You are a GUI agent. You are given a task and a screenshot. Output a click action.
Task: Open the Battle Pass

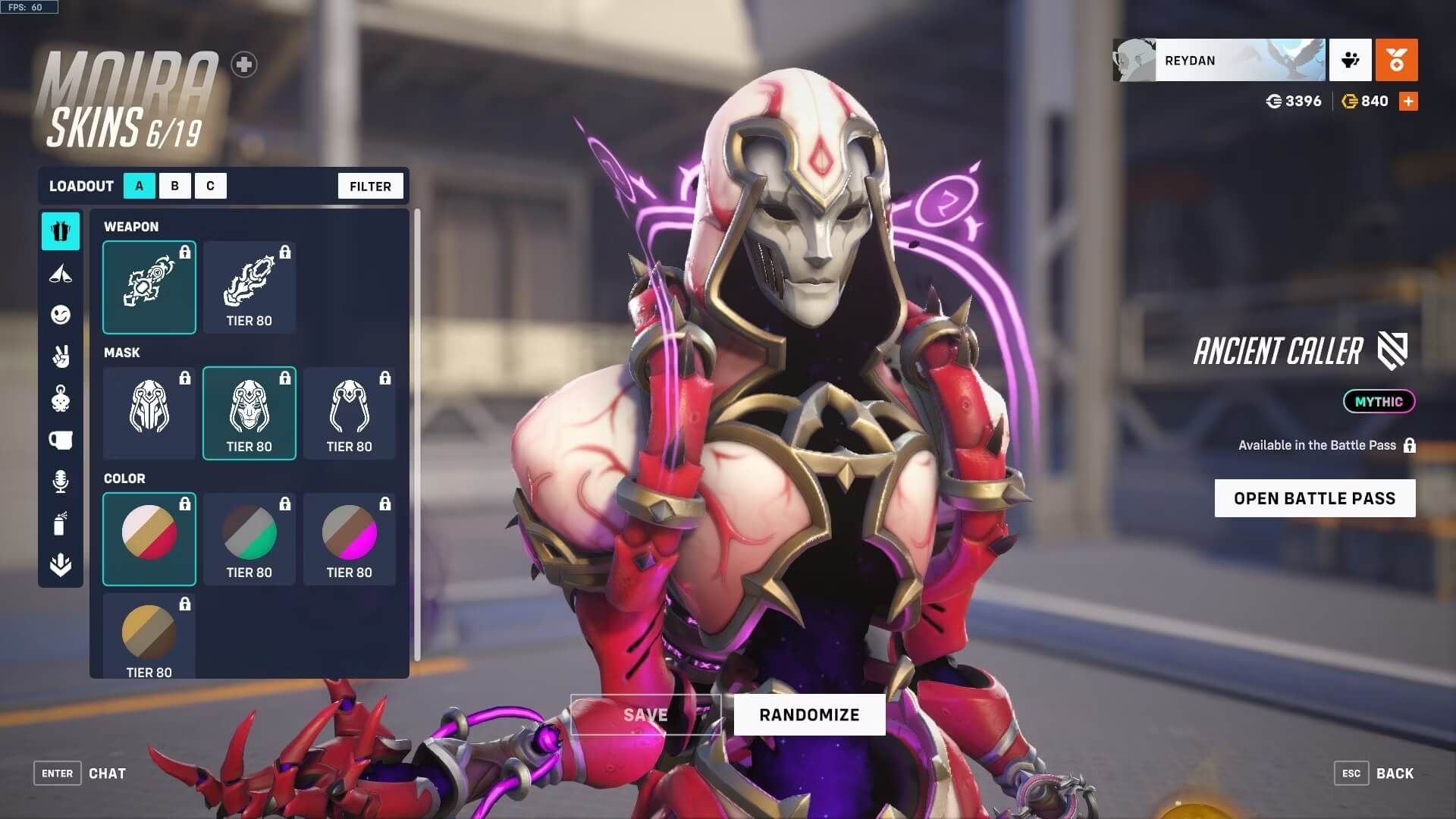pos(1314,498)
